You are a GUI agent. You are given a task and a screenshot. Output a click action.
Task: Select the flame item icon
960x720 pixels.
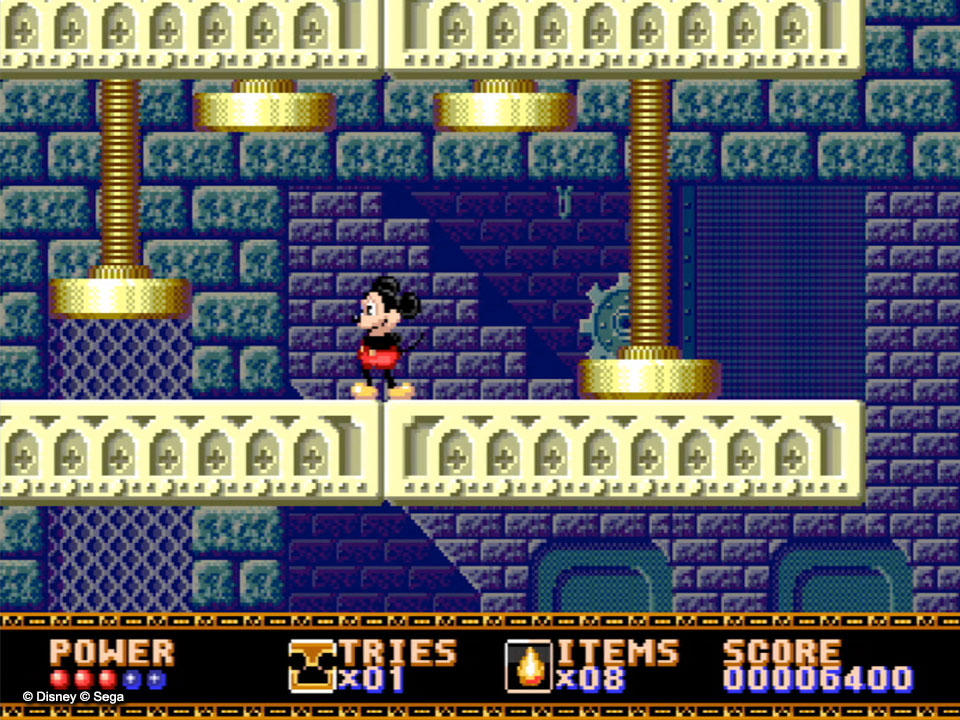528,666
